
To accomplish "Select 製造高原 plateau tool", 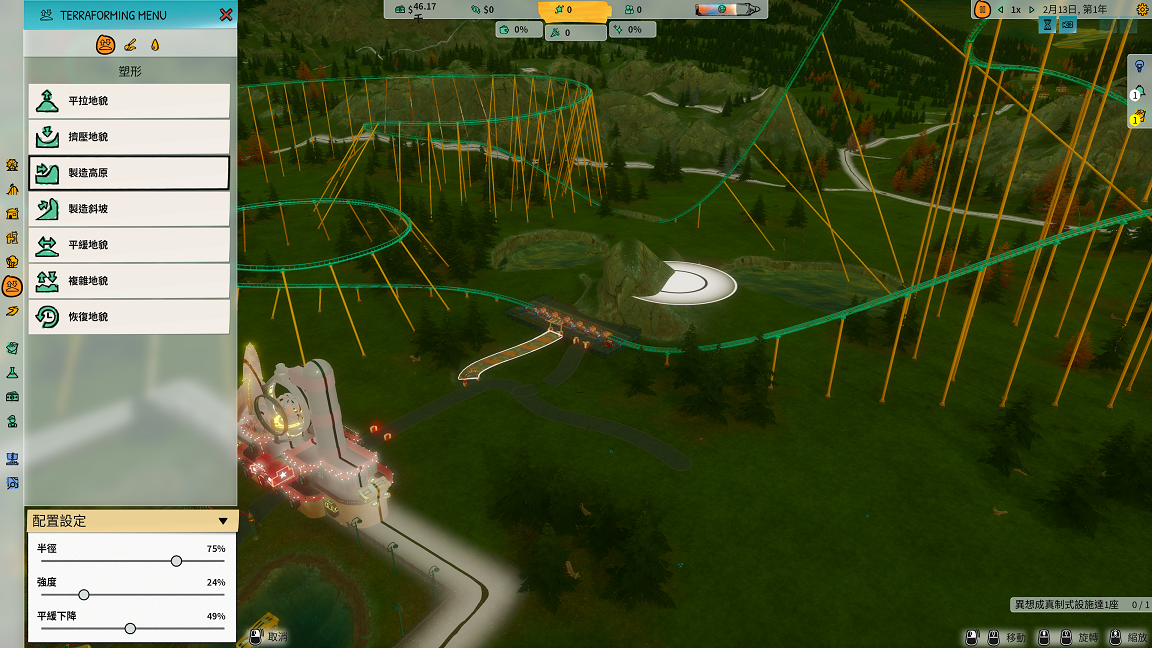I will [129, 173].
